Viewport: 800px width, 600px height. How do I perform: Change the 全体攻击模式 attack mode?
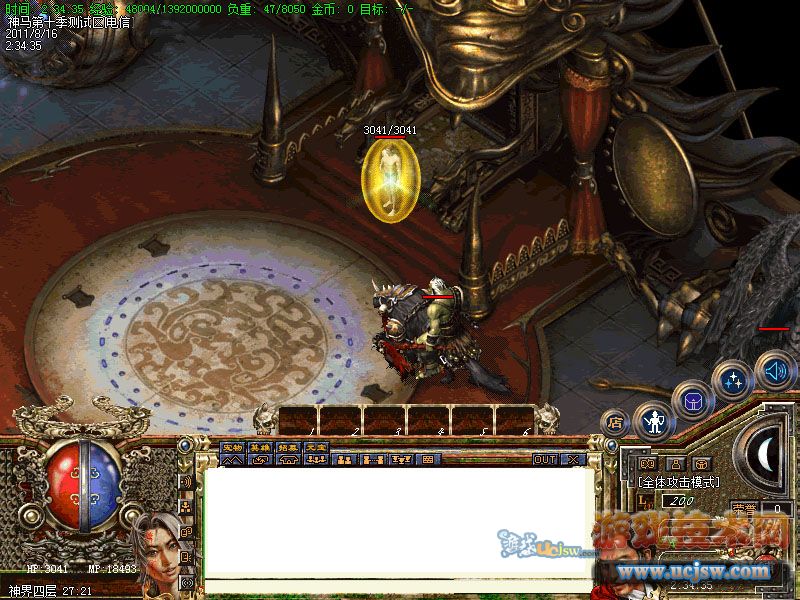click(679, 481)
